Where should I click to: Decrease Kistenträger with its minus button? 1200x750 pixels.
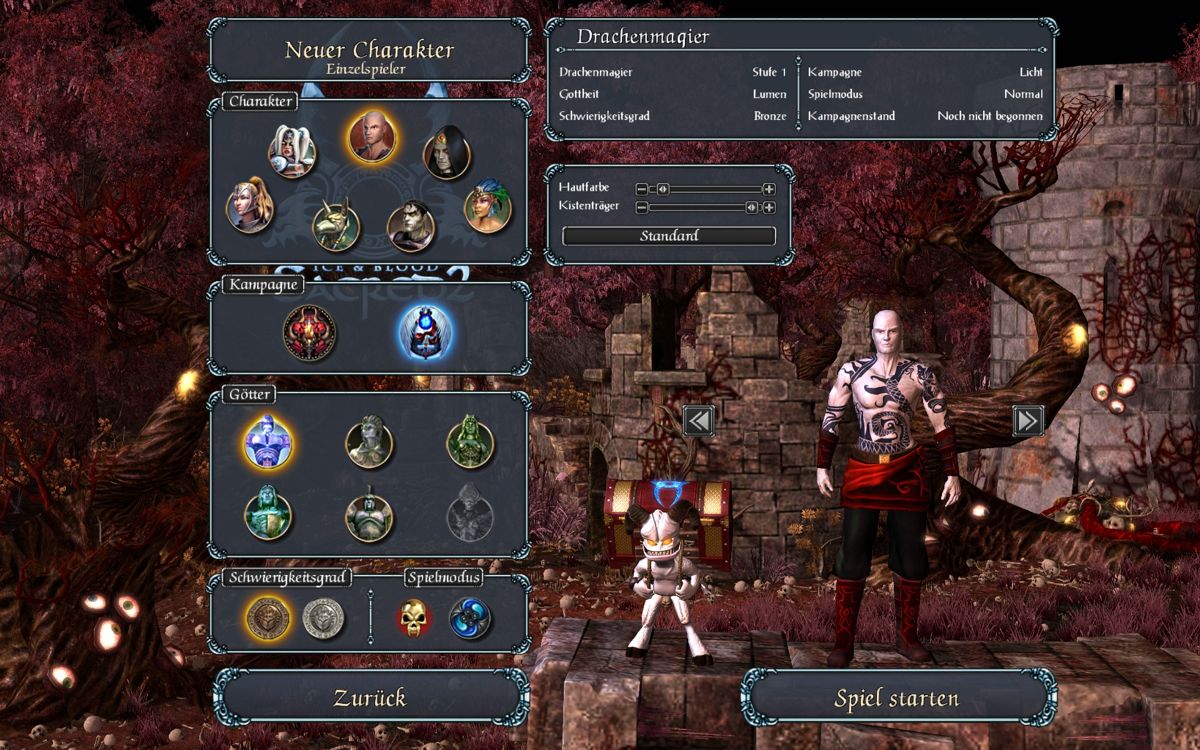[x=642, y=208]
